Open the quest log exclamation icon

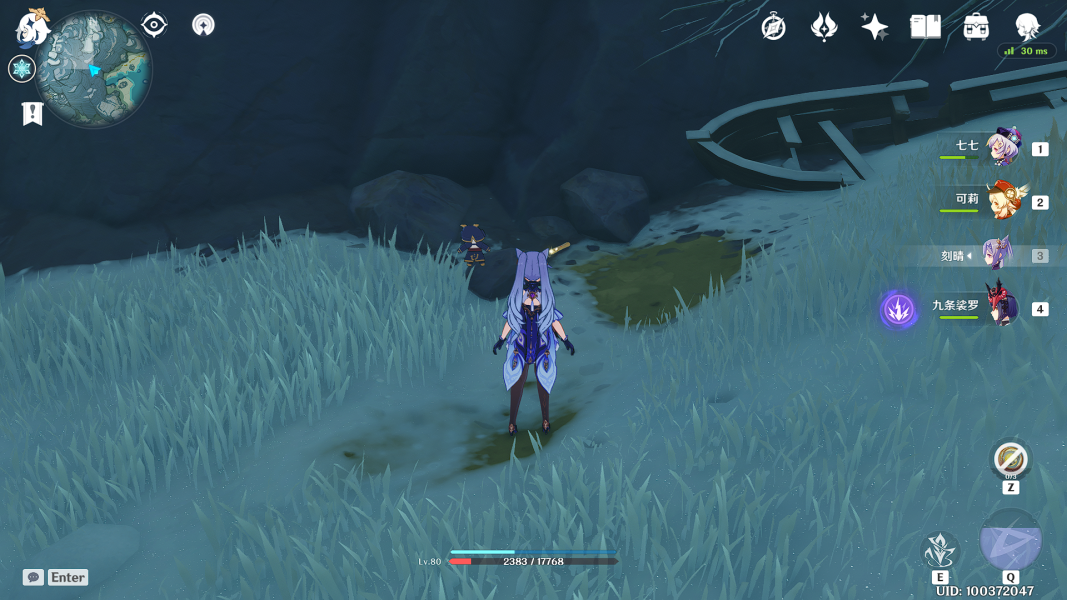click(32, 113)
